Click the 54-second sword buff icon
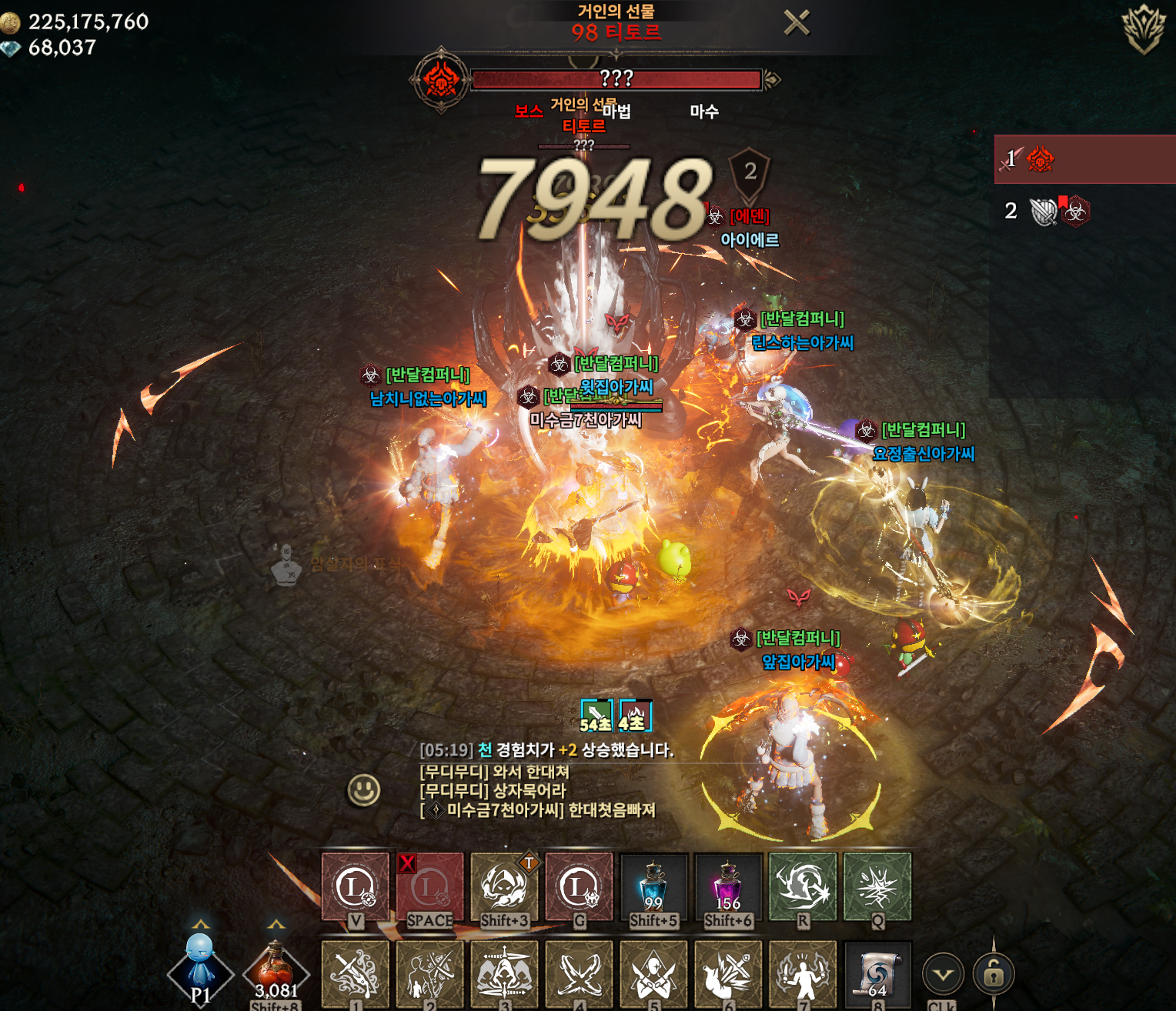1176x1011 pixels. (x=596, y=716)
